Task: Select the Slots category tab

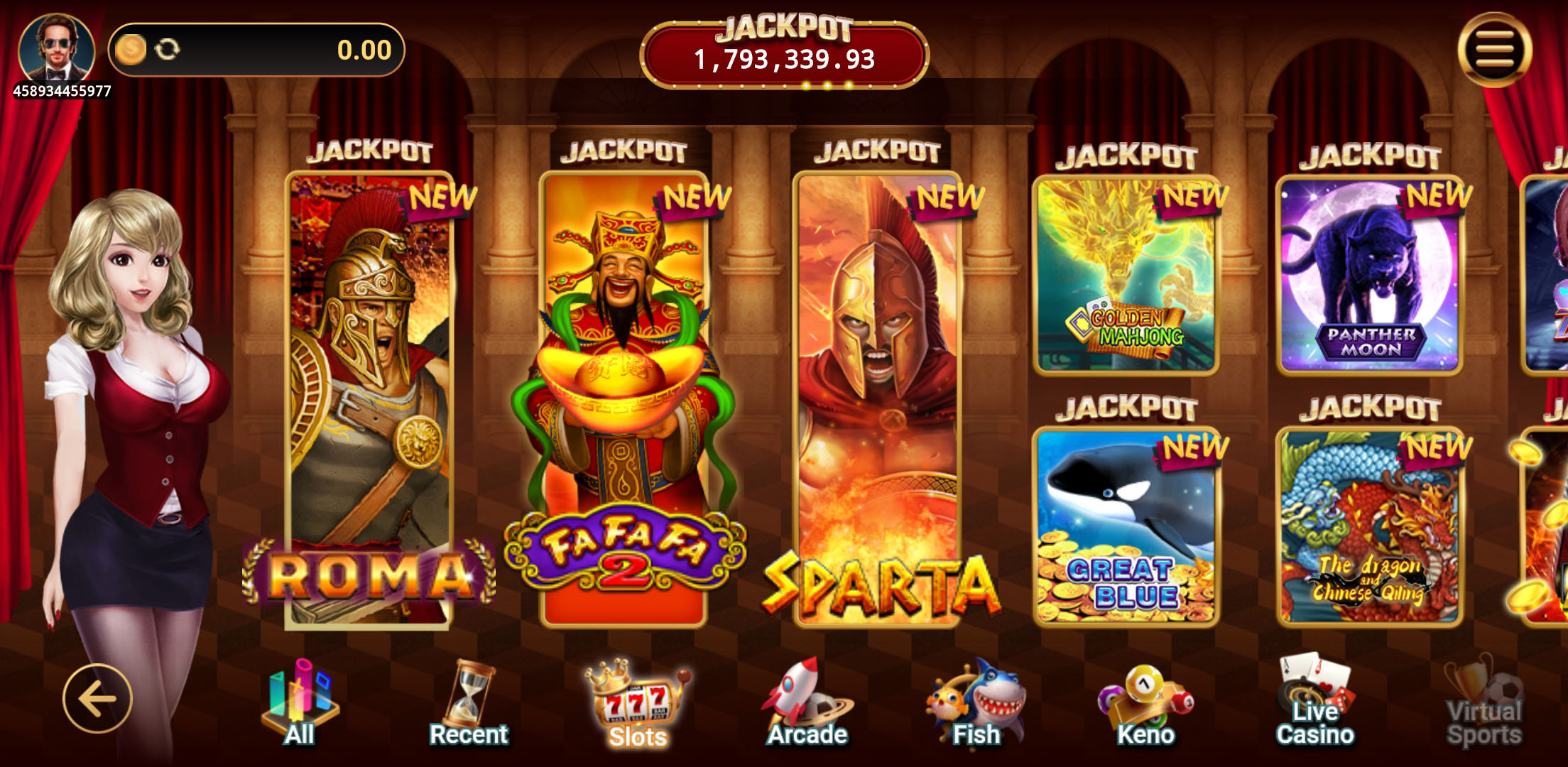Action: pyautogui.click(x=637, y=705)
